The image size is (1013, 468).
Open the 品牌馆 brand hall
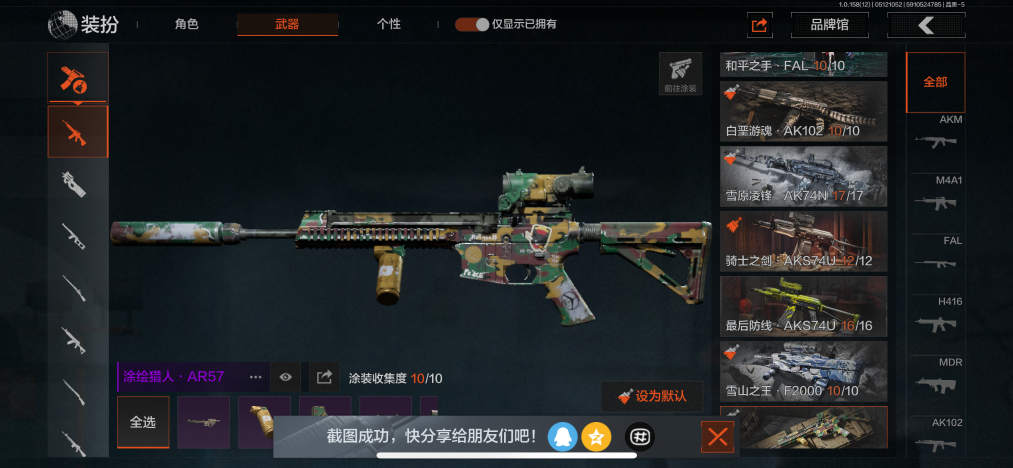829,25
